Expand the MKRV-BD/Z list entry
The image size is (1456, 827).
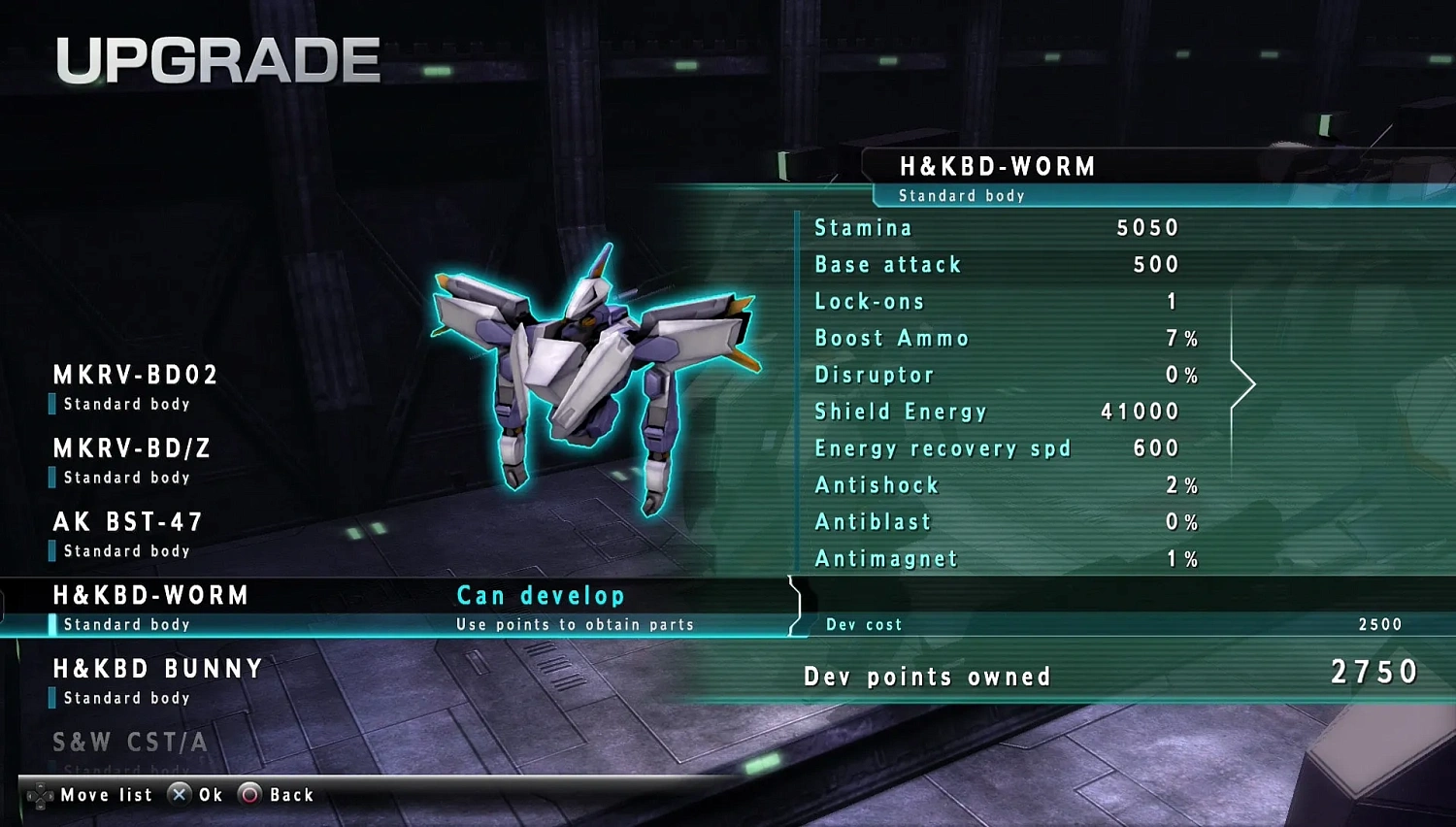pos(131,448)
